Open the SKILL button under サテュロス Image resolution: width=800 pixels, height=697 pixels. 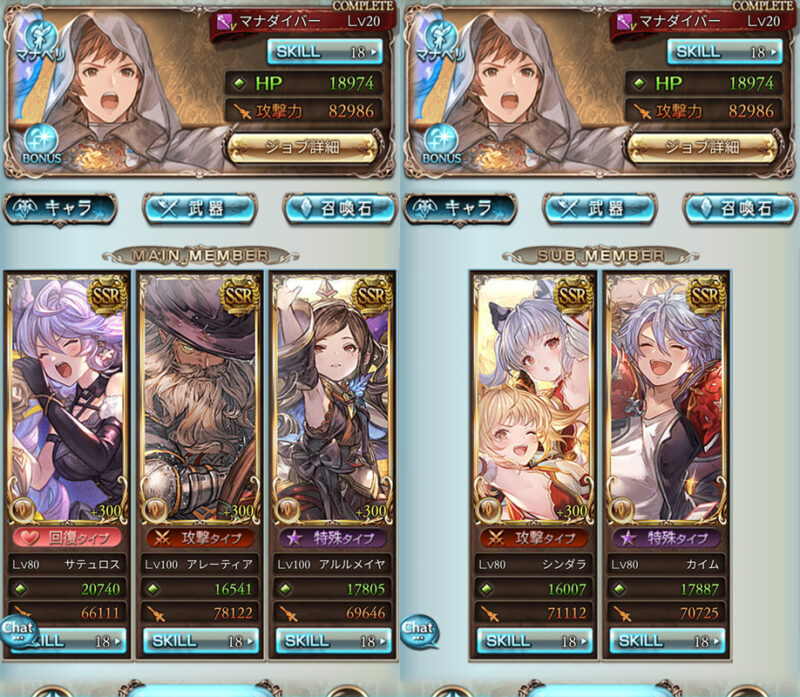pos(74,641)
